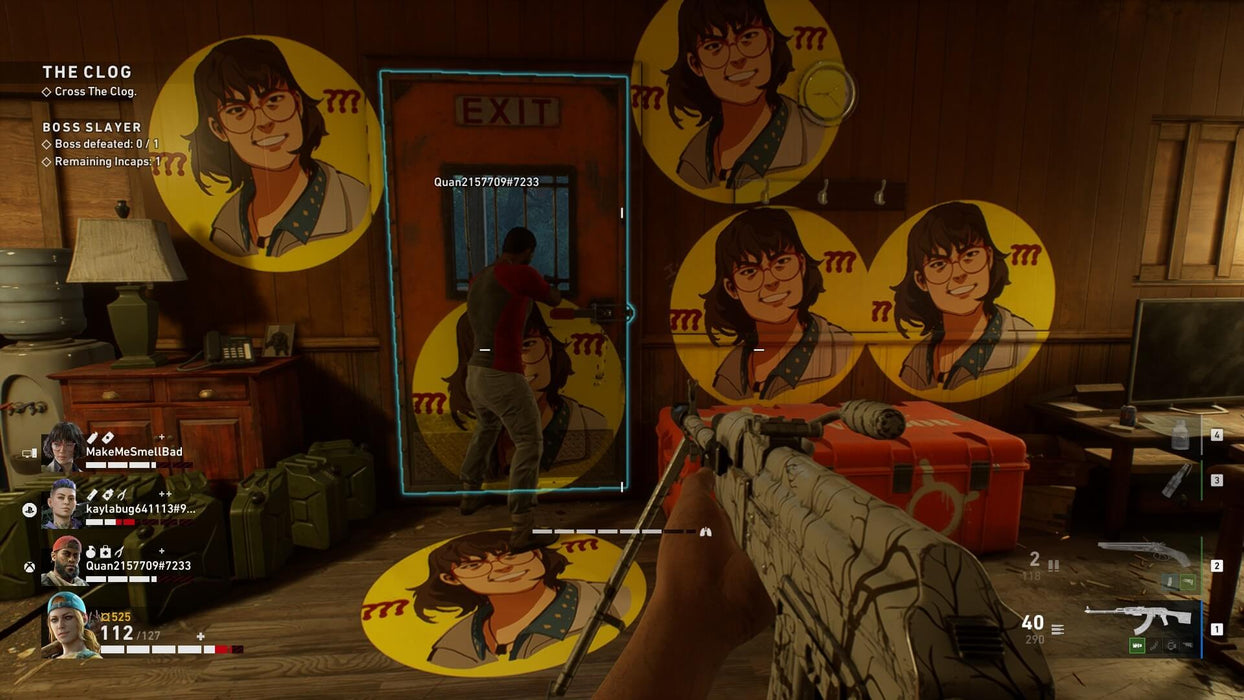The height and width of the screenshot is (700, 1244).
Task: Show the Boss Slayer secondary objective
Action: click(92, 127)
